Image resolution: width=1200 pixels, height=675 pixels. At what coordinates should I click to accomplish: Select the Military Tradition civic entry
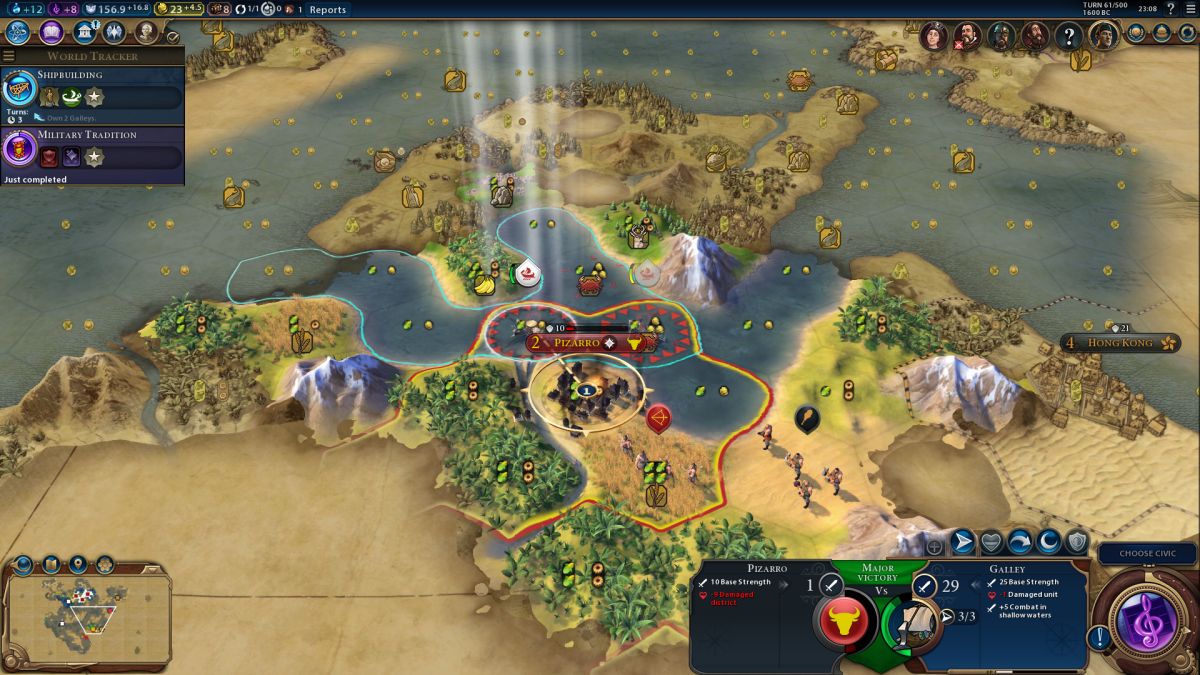point(92,149)
